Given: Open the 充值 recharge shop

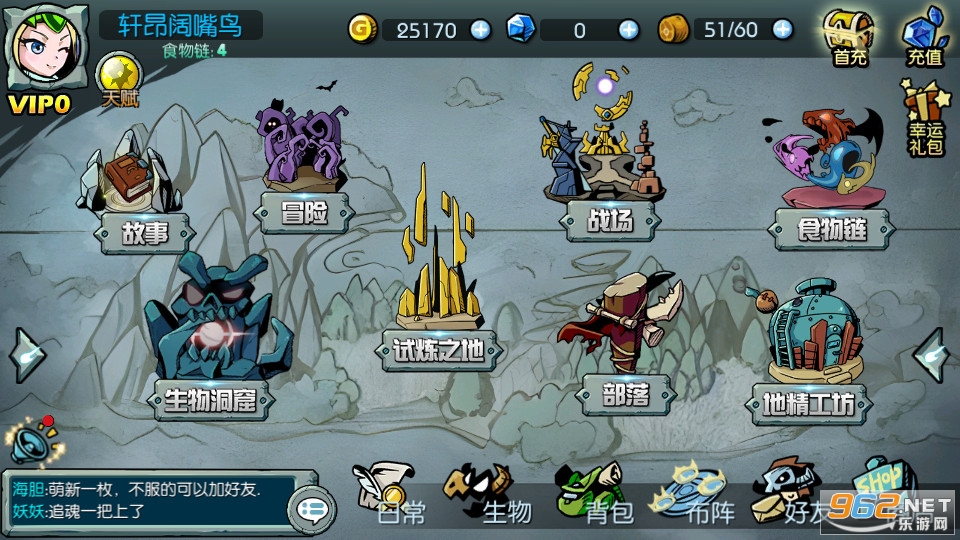Looking at the screenshot, I should 924,39.
